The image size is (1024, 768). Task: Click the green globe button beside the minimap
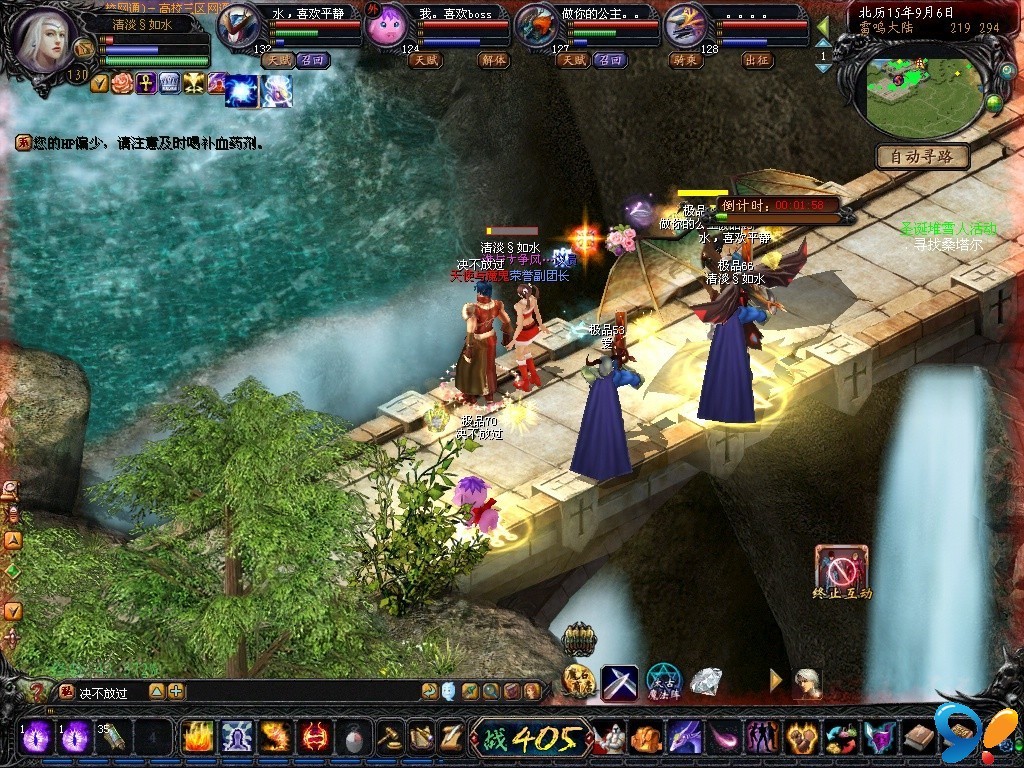point(993,102)
